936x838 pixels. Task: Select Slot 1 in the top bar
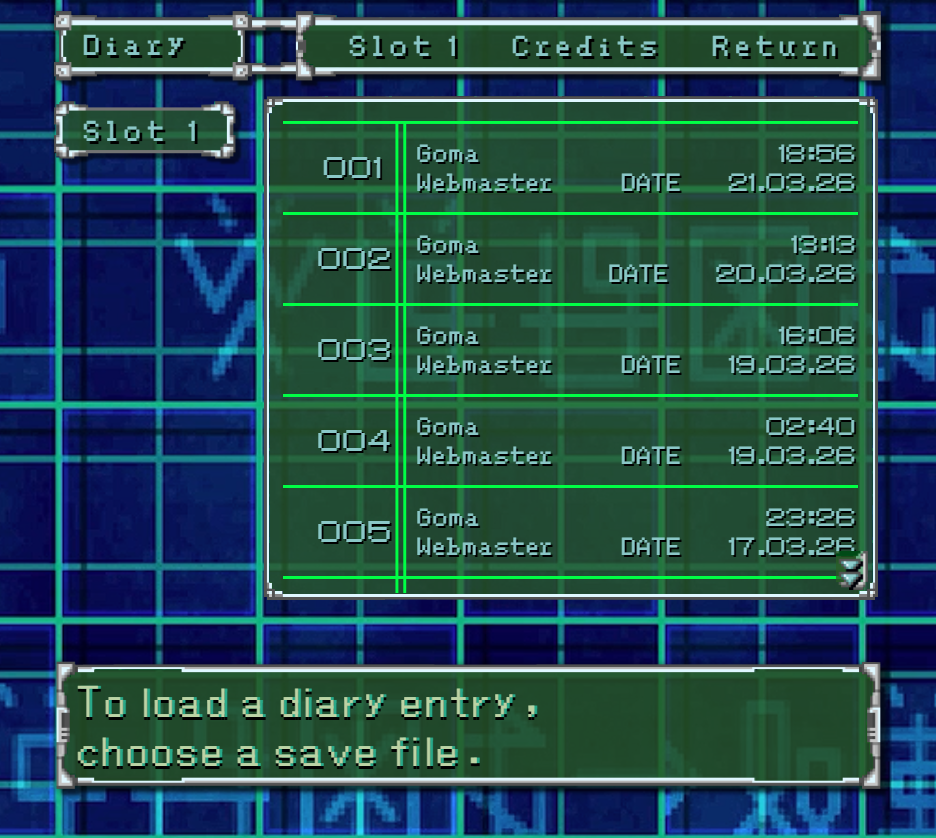click(x=403, y=47)
